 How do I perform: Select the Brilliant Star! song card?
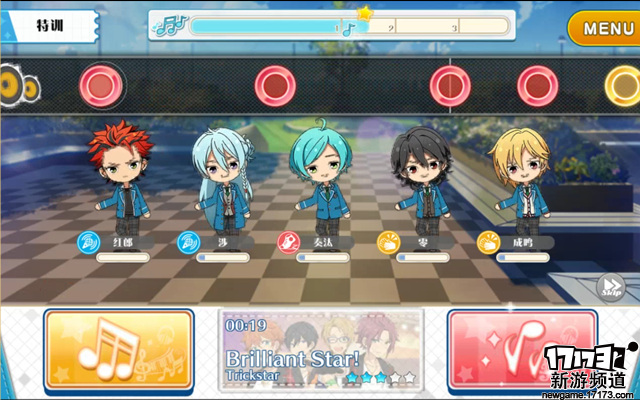pos(320,349)
